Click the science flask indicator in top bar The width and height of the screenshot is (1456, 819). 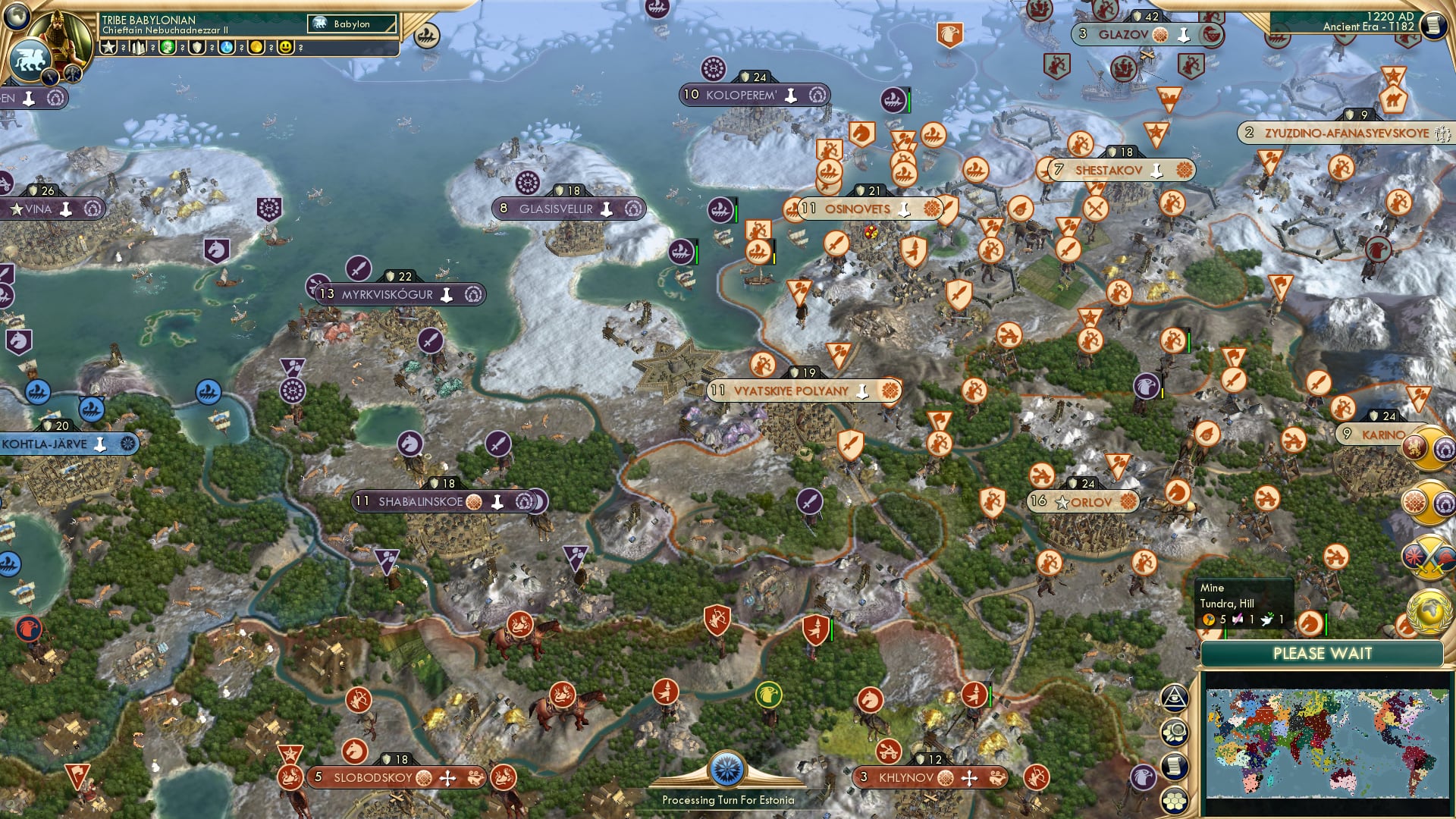pos(227,47)
